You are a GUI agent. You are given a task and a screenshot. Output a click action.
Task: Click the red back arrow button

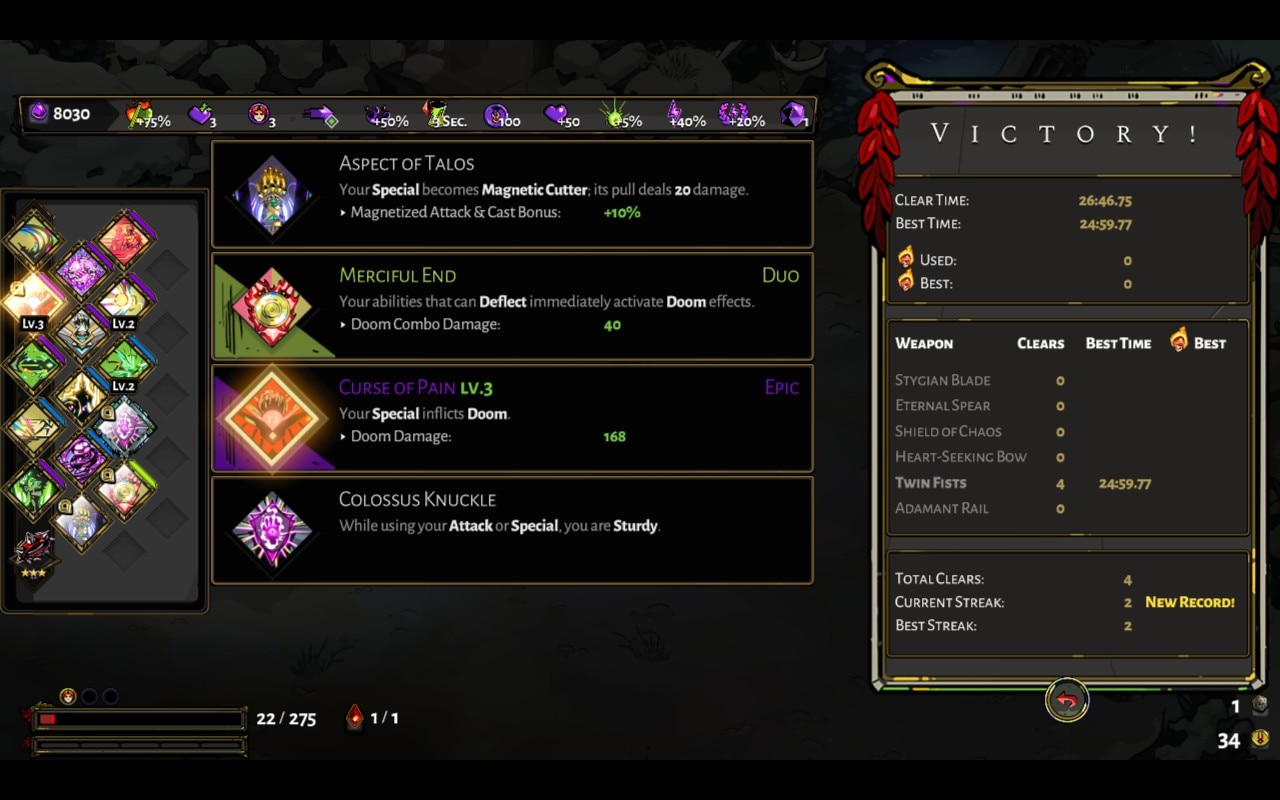point(1066,701)
